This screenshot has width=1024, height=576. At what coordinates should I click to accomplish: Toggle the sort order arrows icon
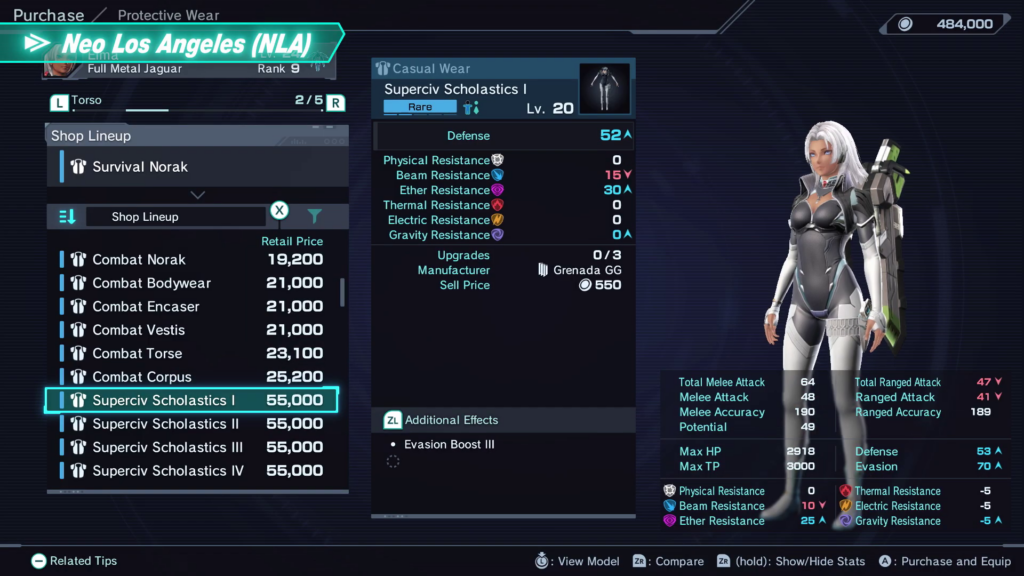[x=67, y=216]
